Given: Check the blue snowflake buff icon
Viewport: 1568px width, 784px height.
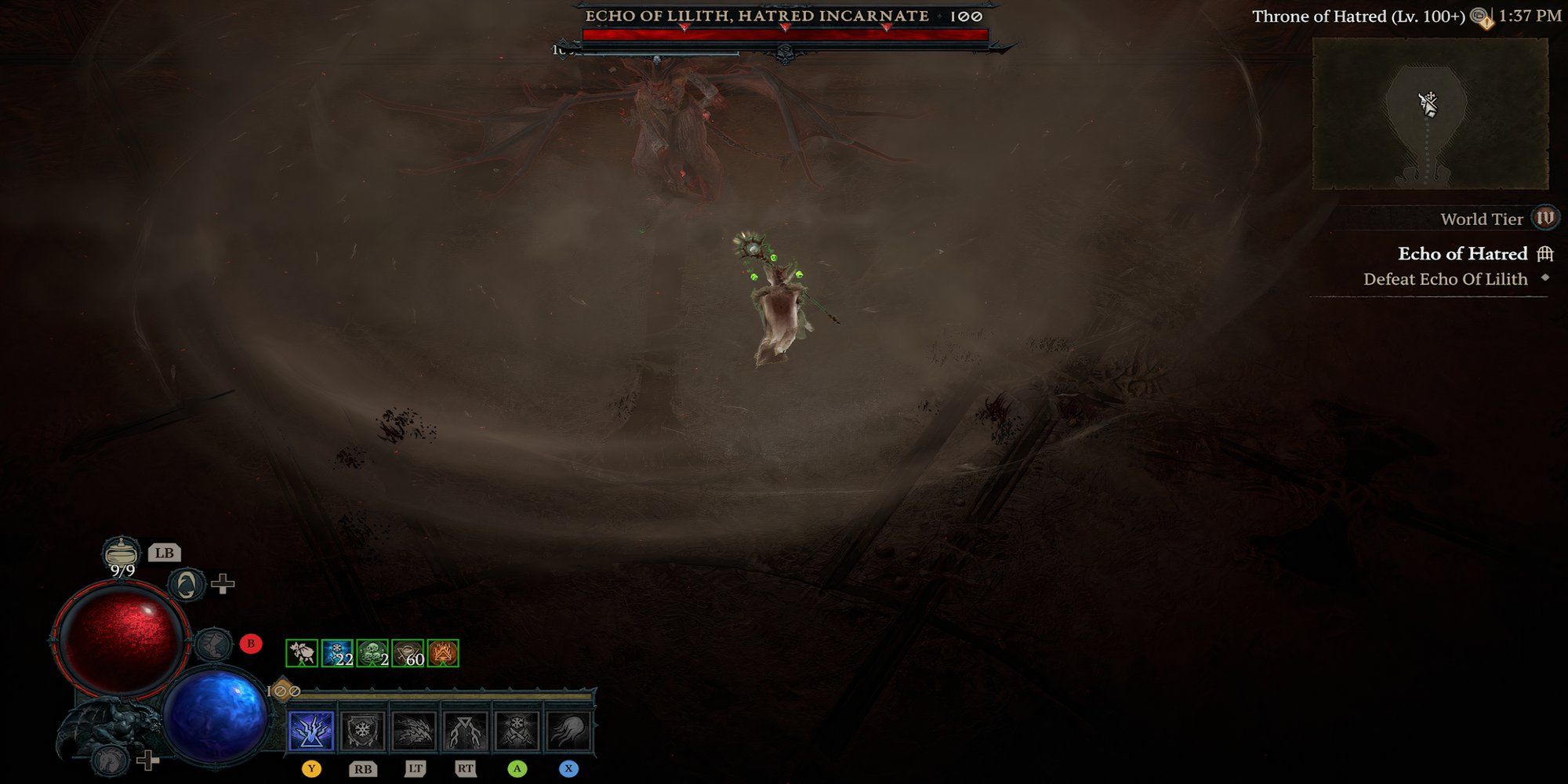Looking at the screenshot, I should point(337,653).
